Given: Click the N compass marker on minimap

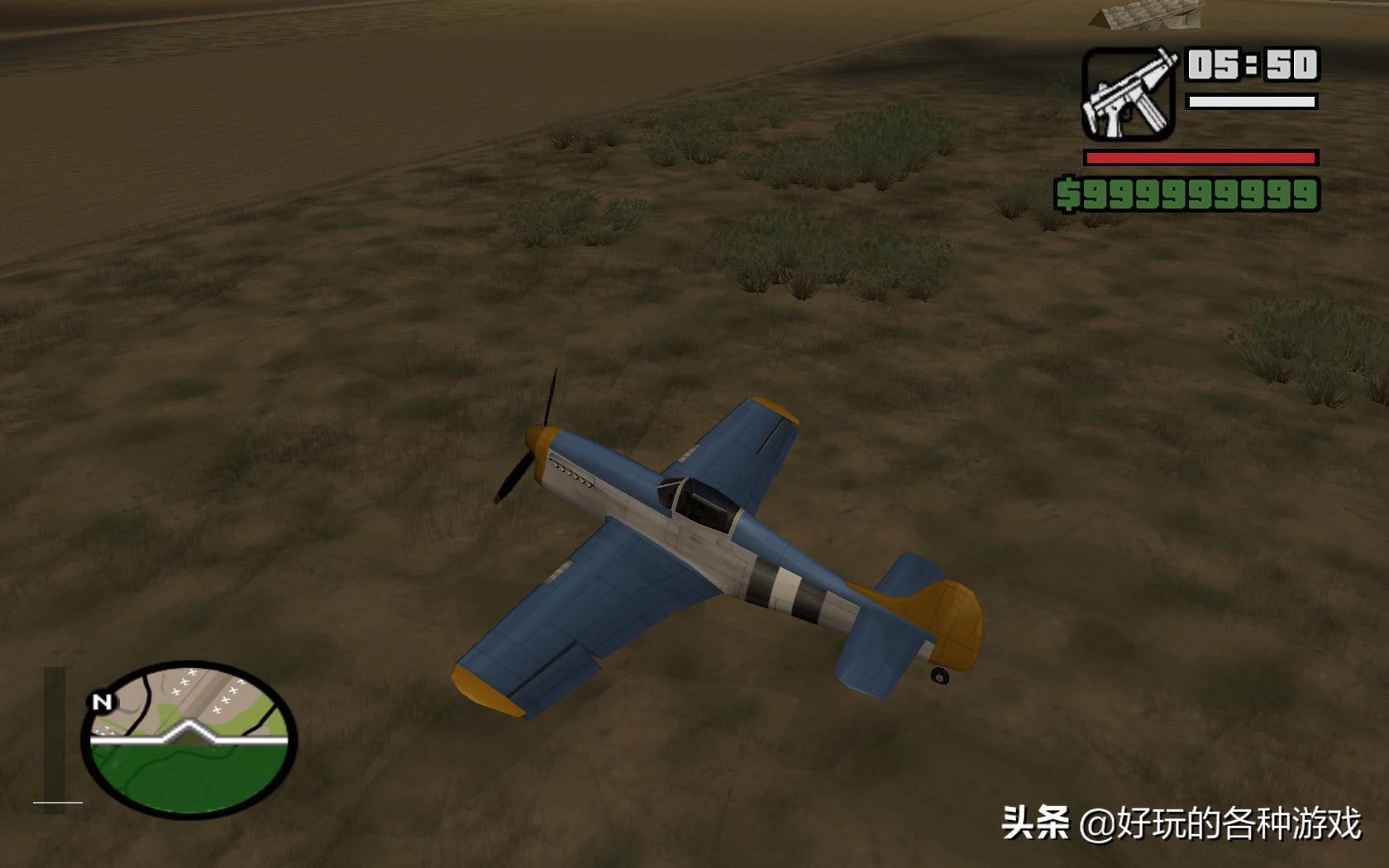Looking at the screenshot, I should [x=102, y=703].
